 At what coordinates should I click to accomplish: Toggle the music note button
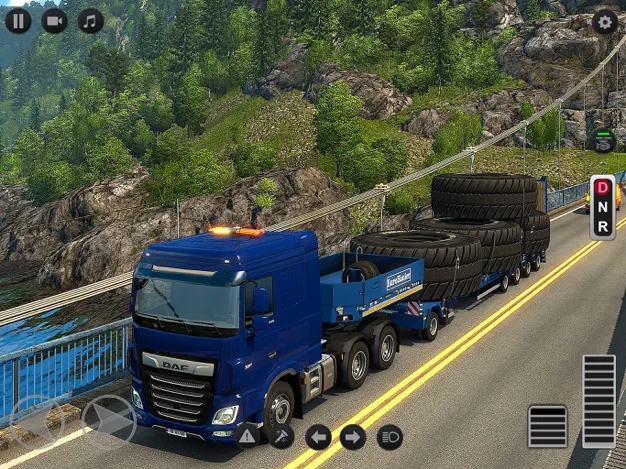click(91, 21)
